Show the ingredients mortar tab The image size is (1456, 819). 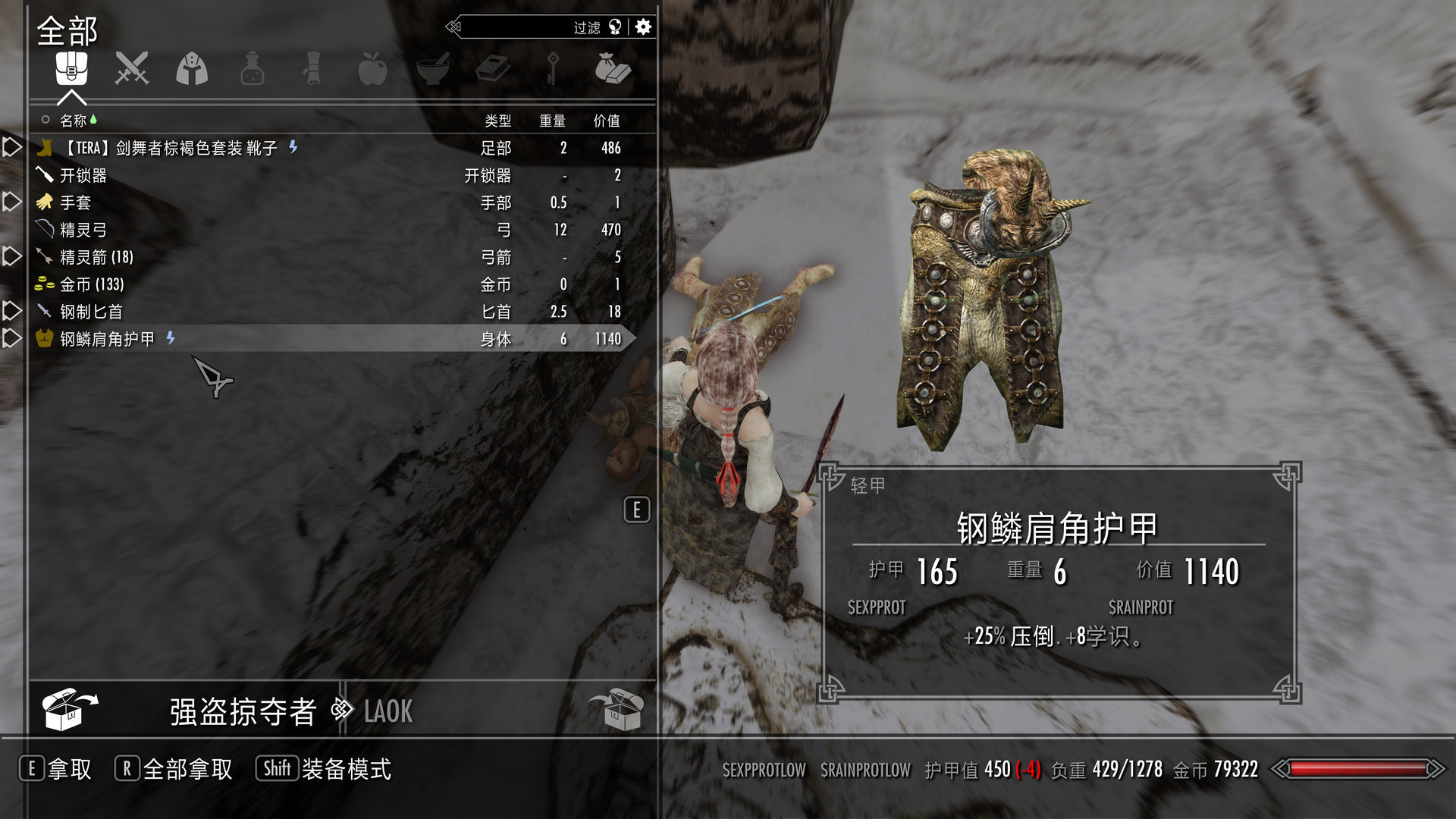point(433,69)
